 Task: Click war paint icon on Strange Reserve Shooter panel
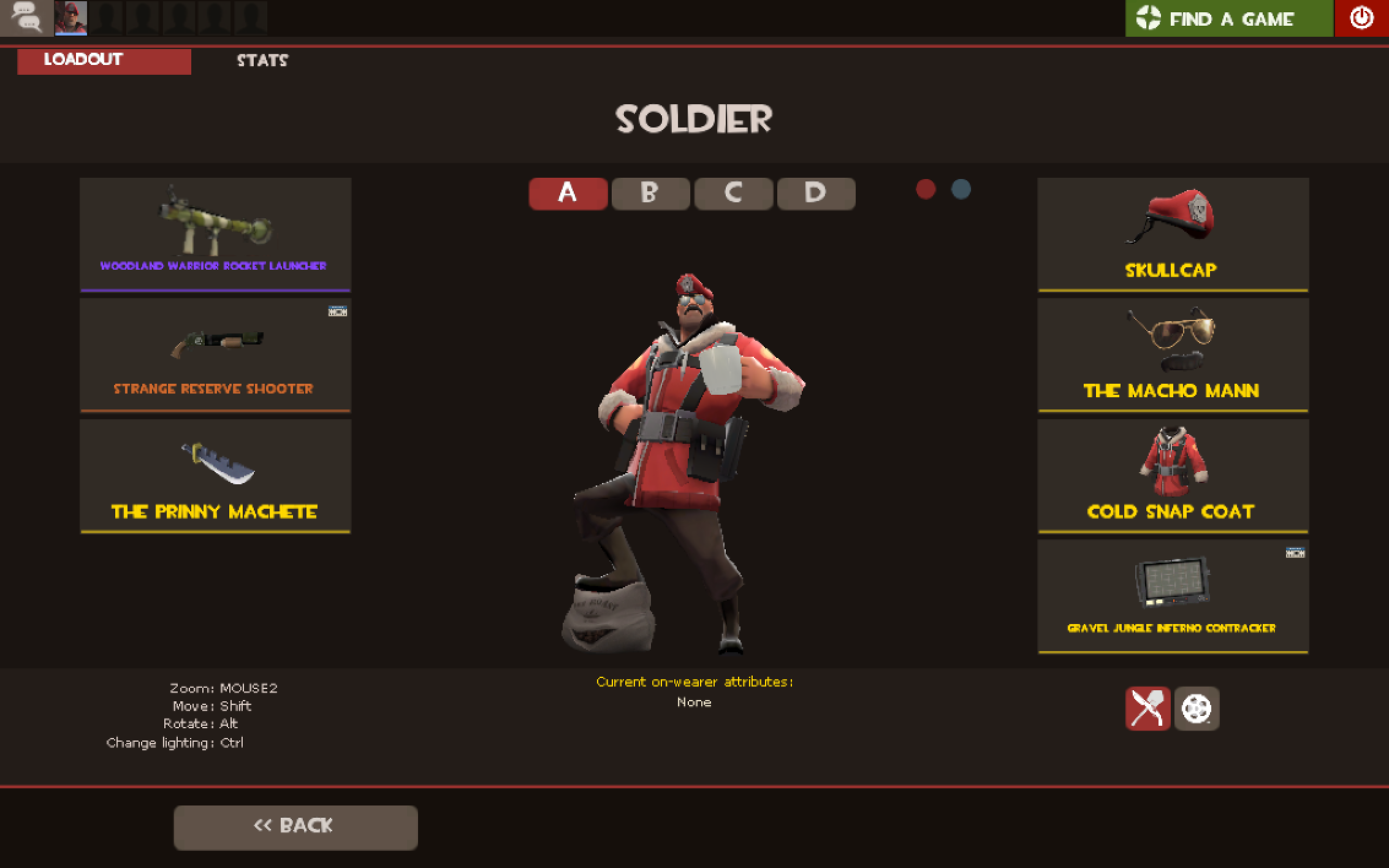tap(337, 310)
